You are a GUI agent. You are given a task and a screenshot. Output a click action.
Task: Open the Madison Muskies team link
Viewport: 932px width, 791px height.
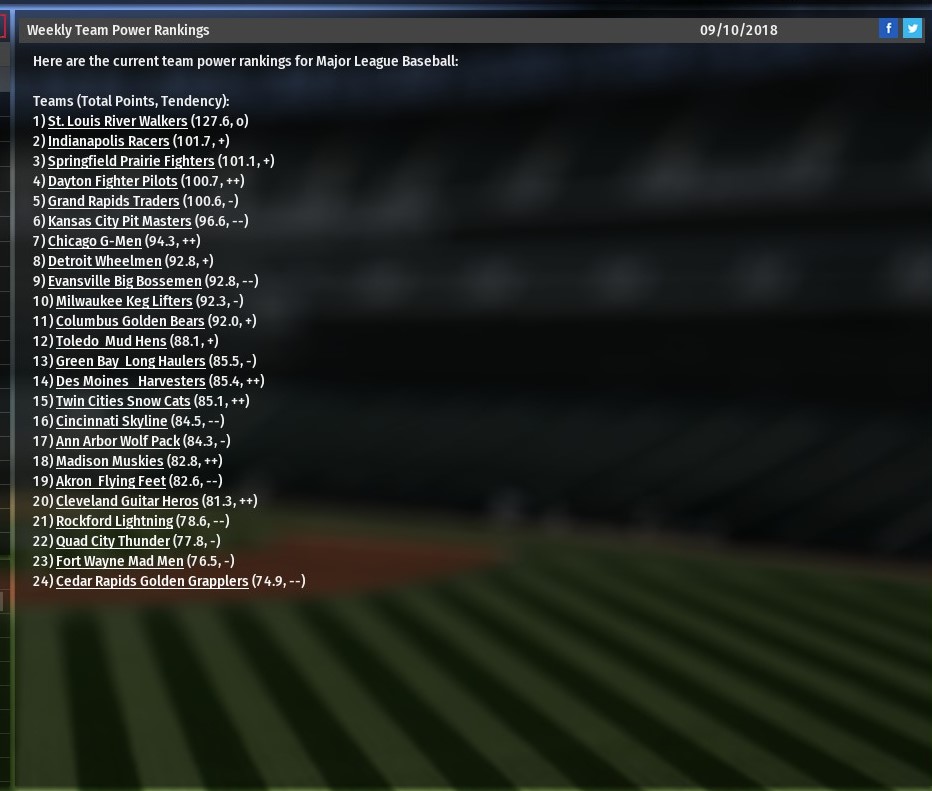point(109,461)
